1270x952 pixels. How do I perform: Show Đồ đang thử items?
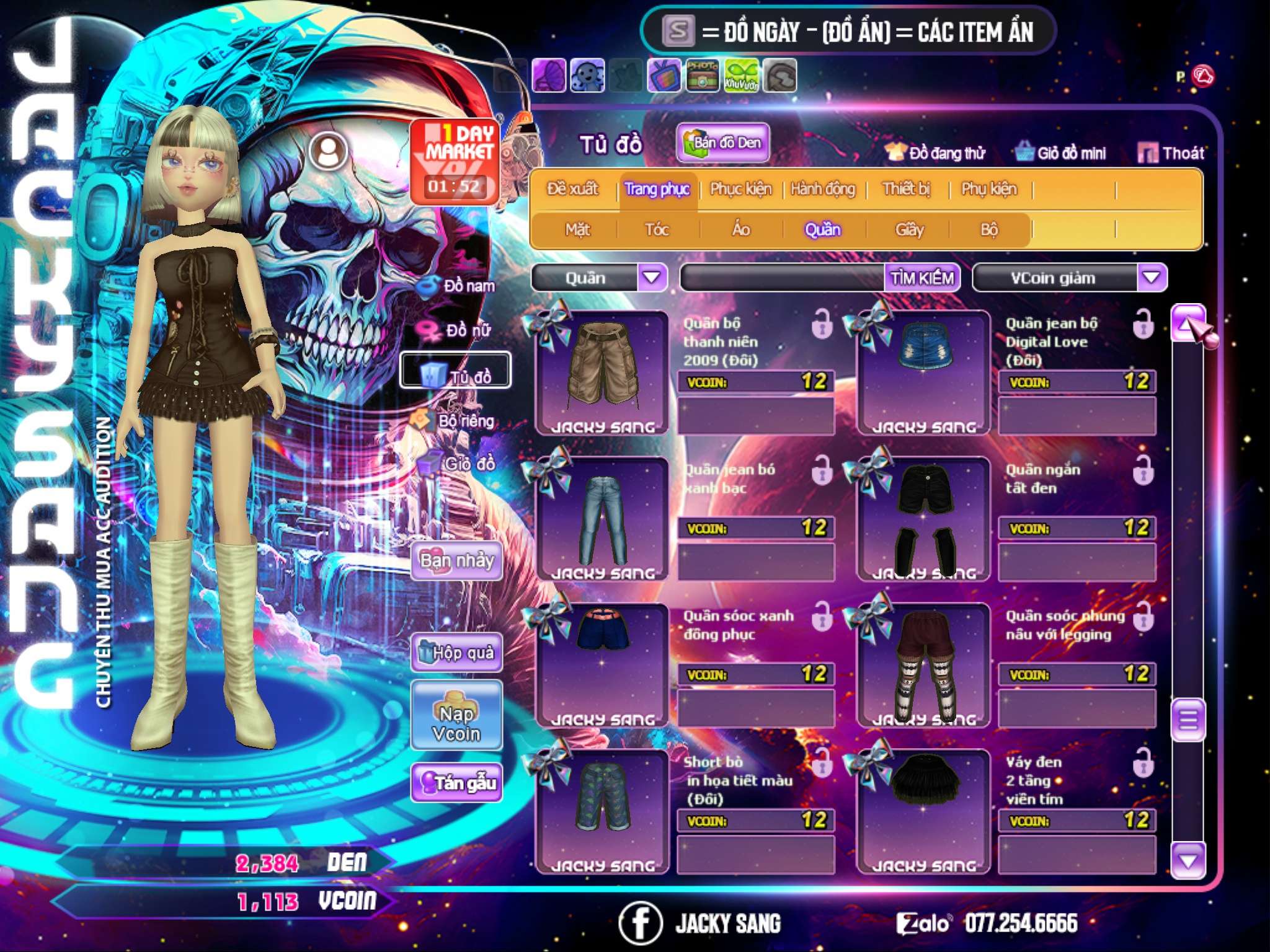click(935, 153)
